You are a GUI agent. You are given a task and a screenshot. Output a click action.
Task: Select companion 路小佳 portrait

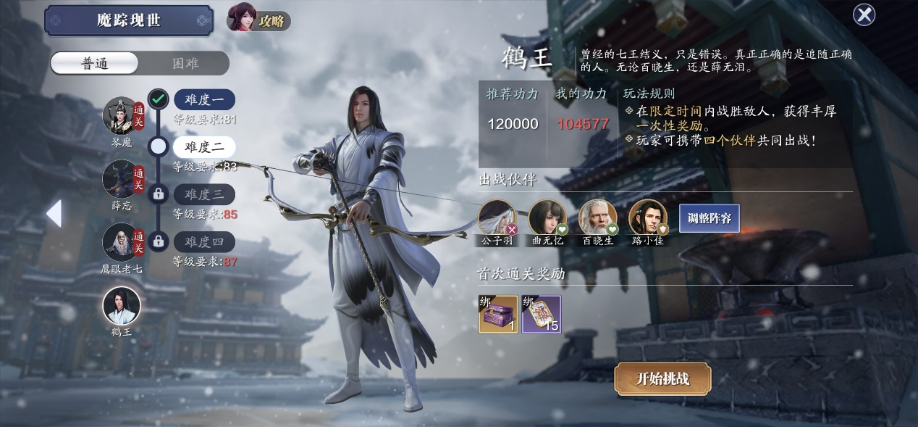647,217
